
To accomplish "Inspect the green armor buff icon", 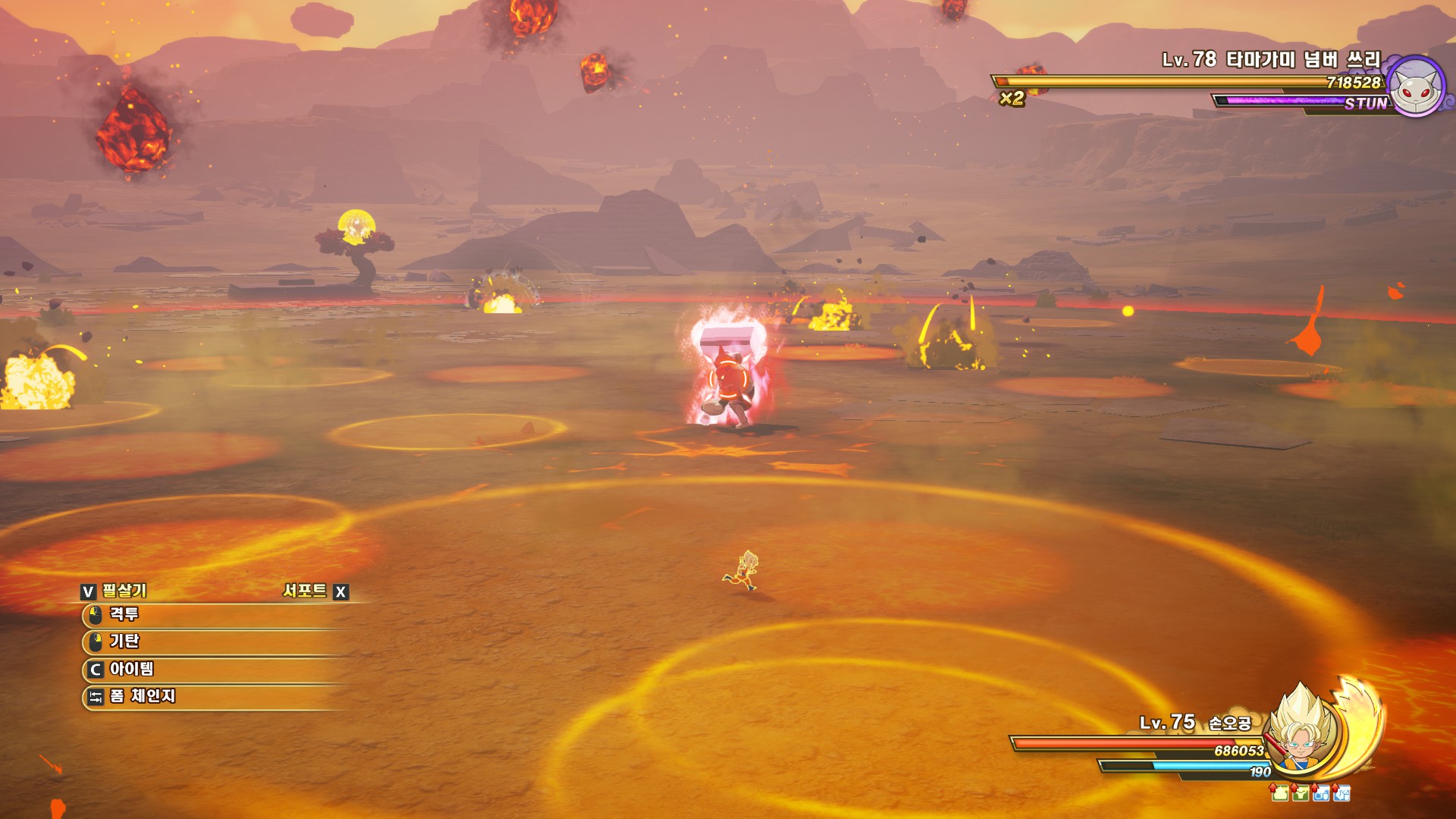I will click(1301, 793).
